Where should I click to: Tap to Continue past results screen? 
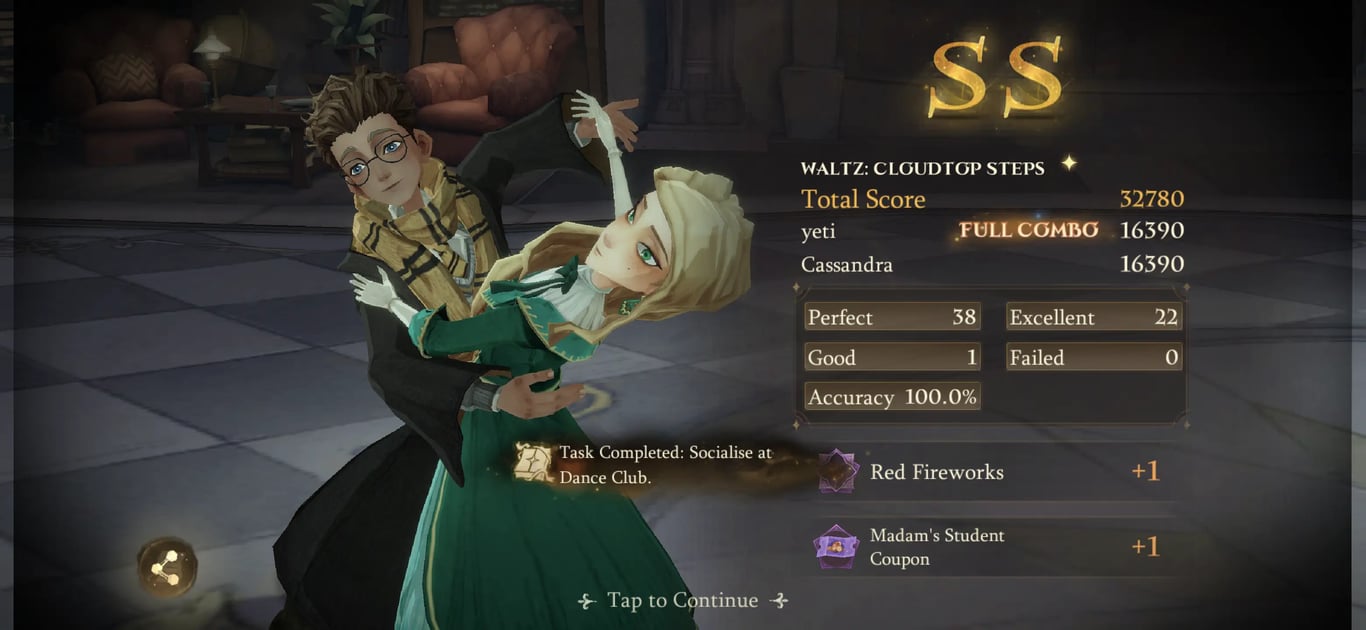point(683,600)
